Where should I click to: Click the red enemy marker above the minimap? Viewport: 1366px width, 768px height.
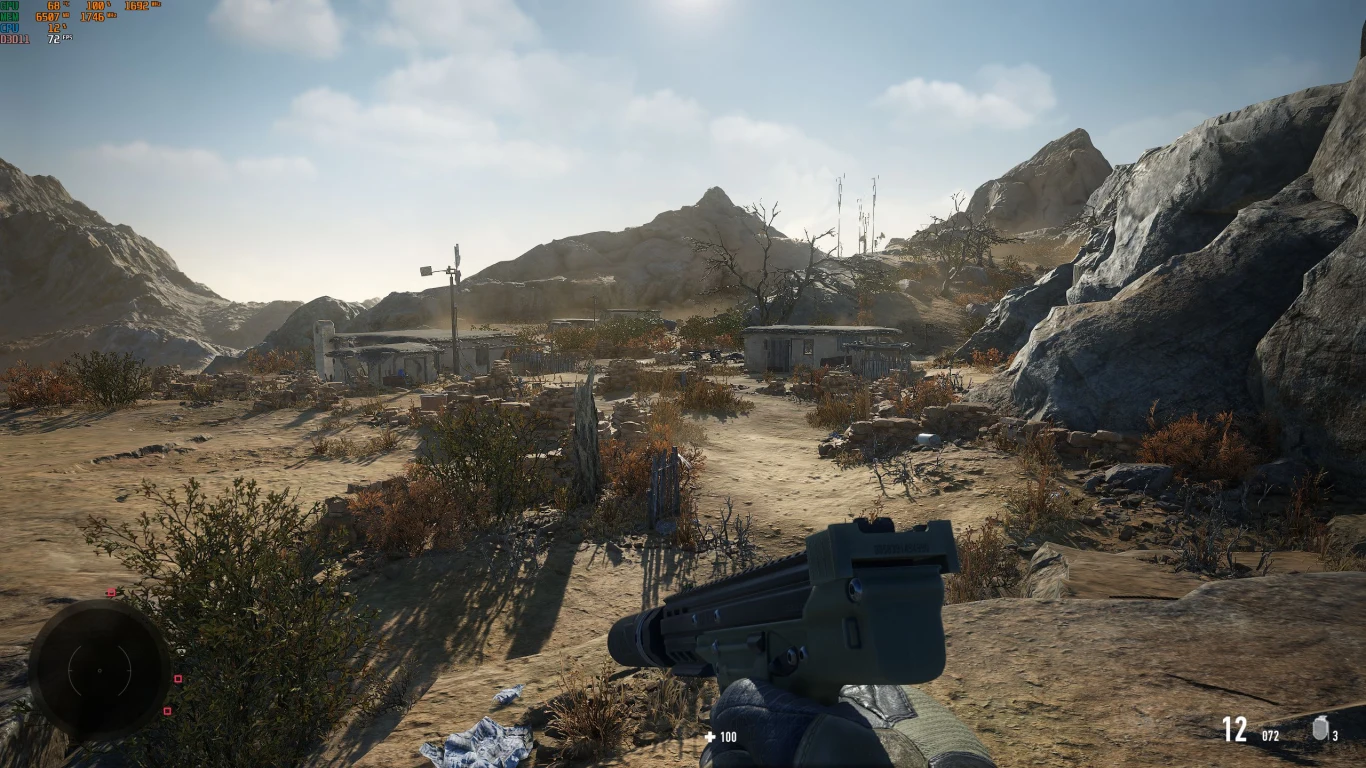pos(112,592)
